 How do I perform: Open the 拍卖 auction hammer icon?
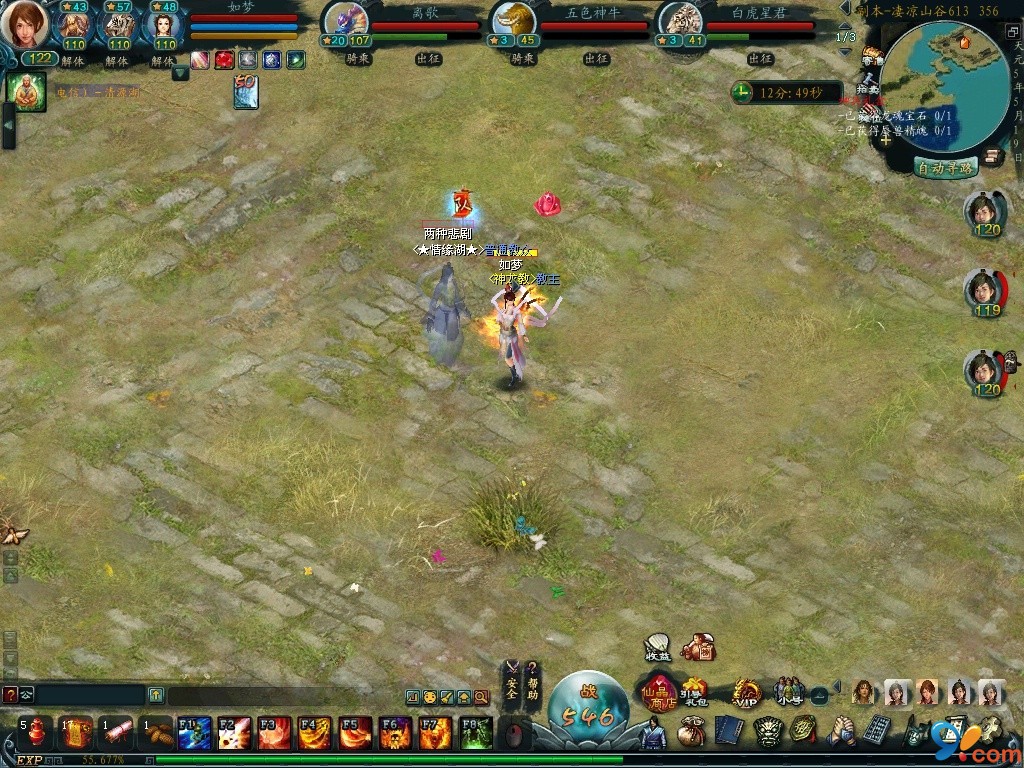(x=871, y=85)
